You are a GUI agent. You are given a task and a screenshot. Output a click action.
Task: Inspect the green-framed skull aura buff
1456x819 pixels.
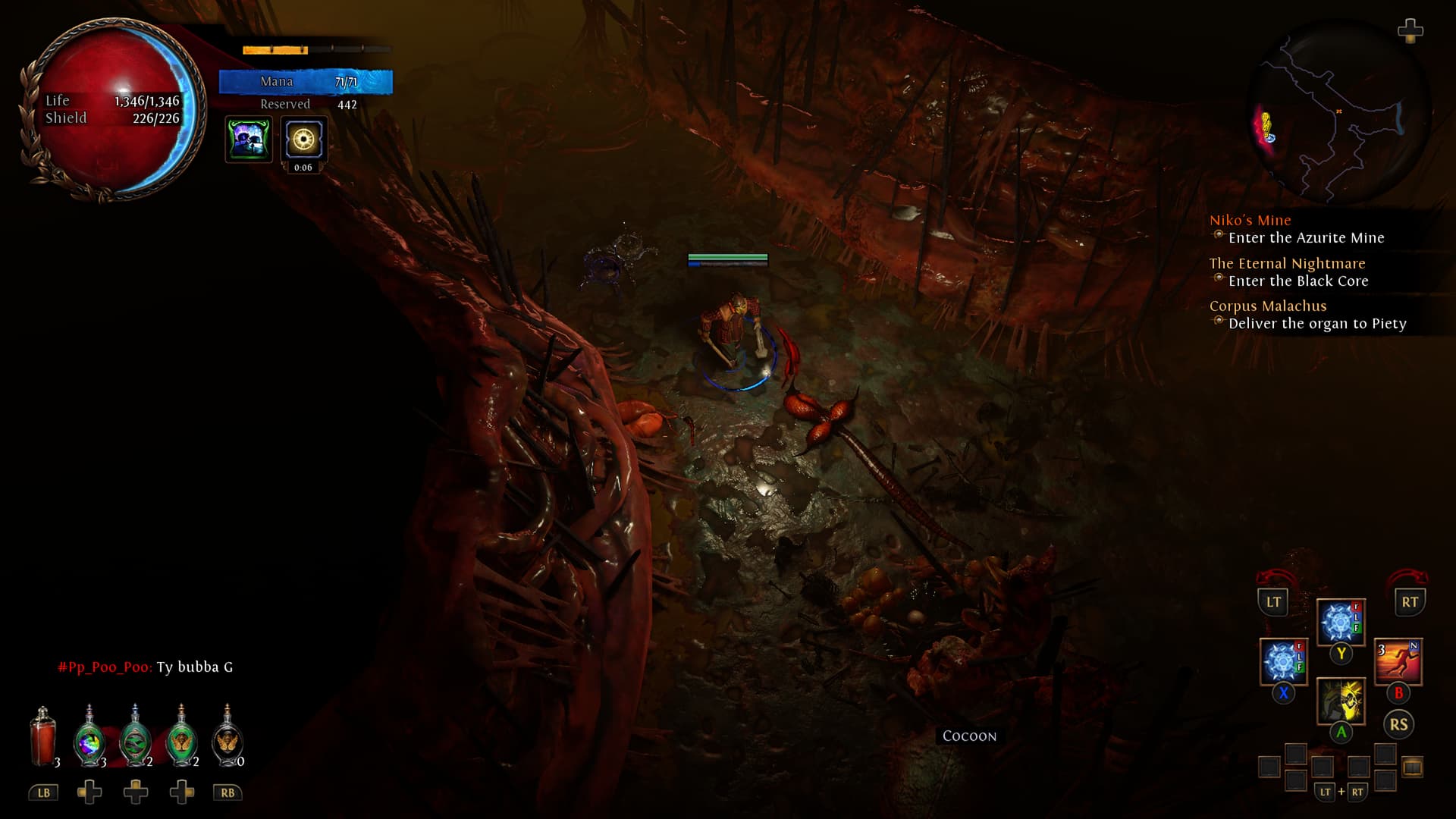tap(248, 140)
